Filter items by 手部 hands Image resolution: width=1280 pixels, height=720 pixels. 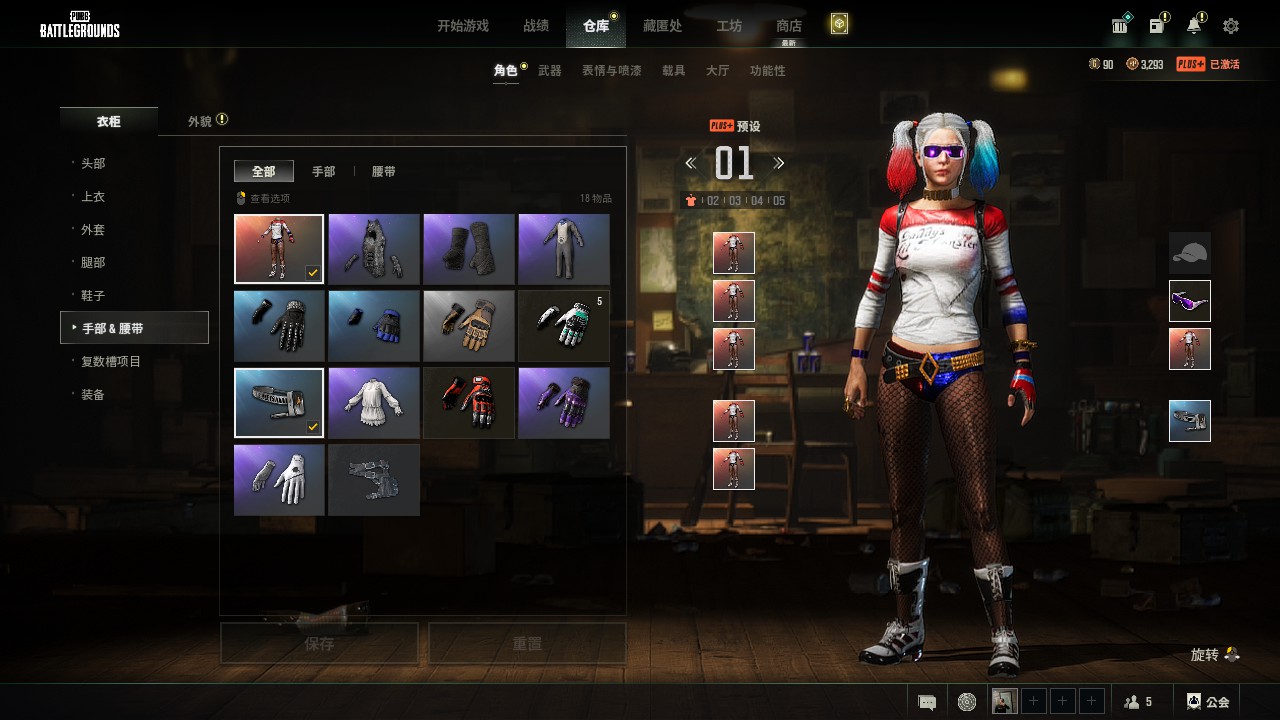coord(323,172)
